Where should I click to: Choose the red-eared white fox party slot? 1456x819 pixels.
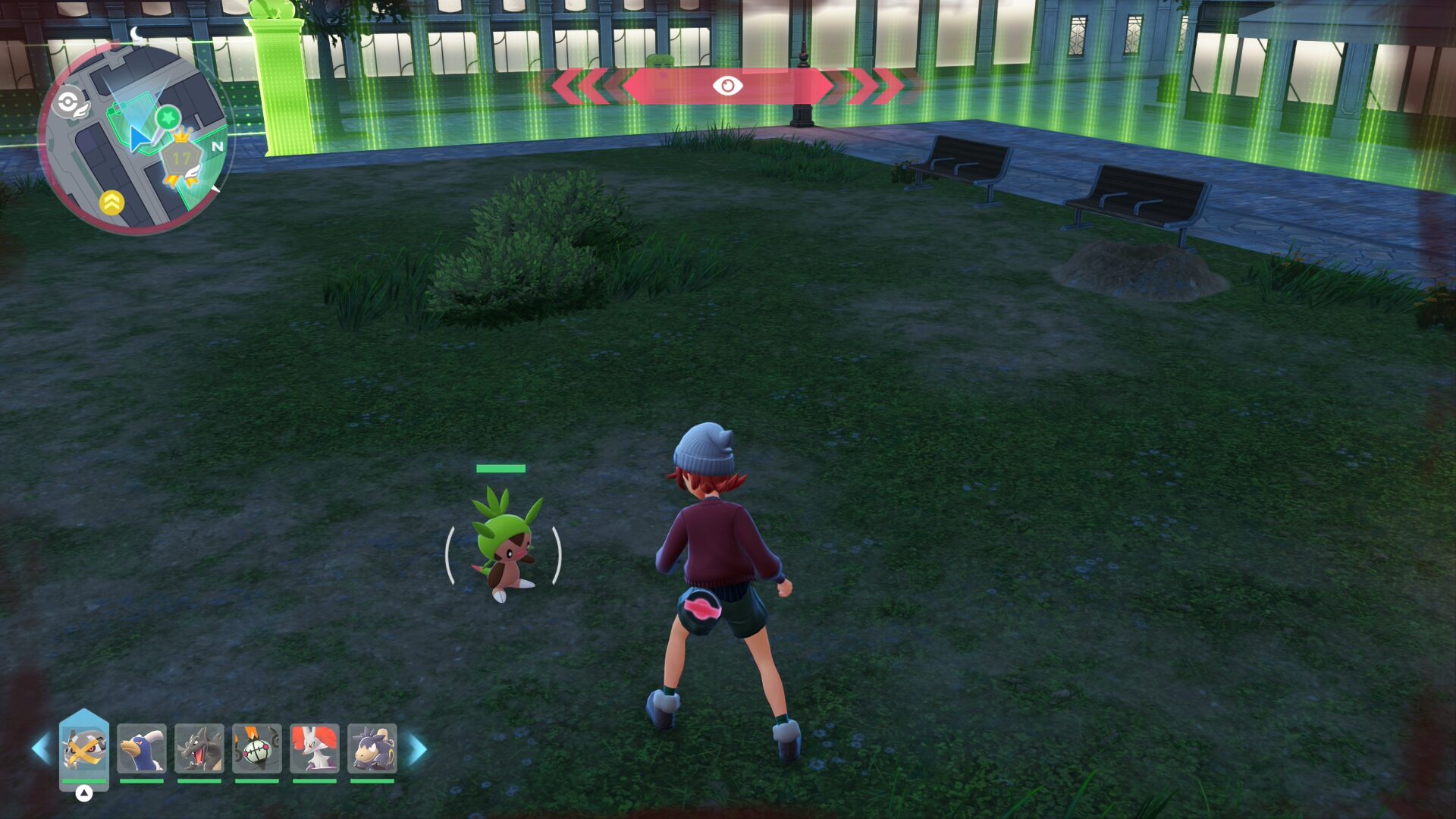(315, 749)
